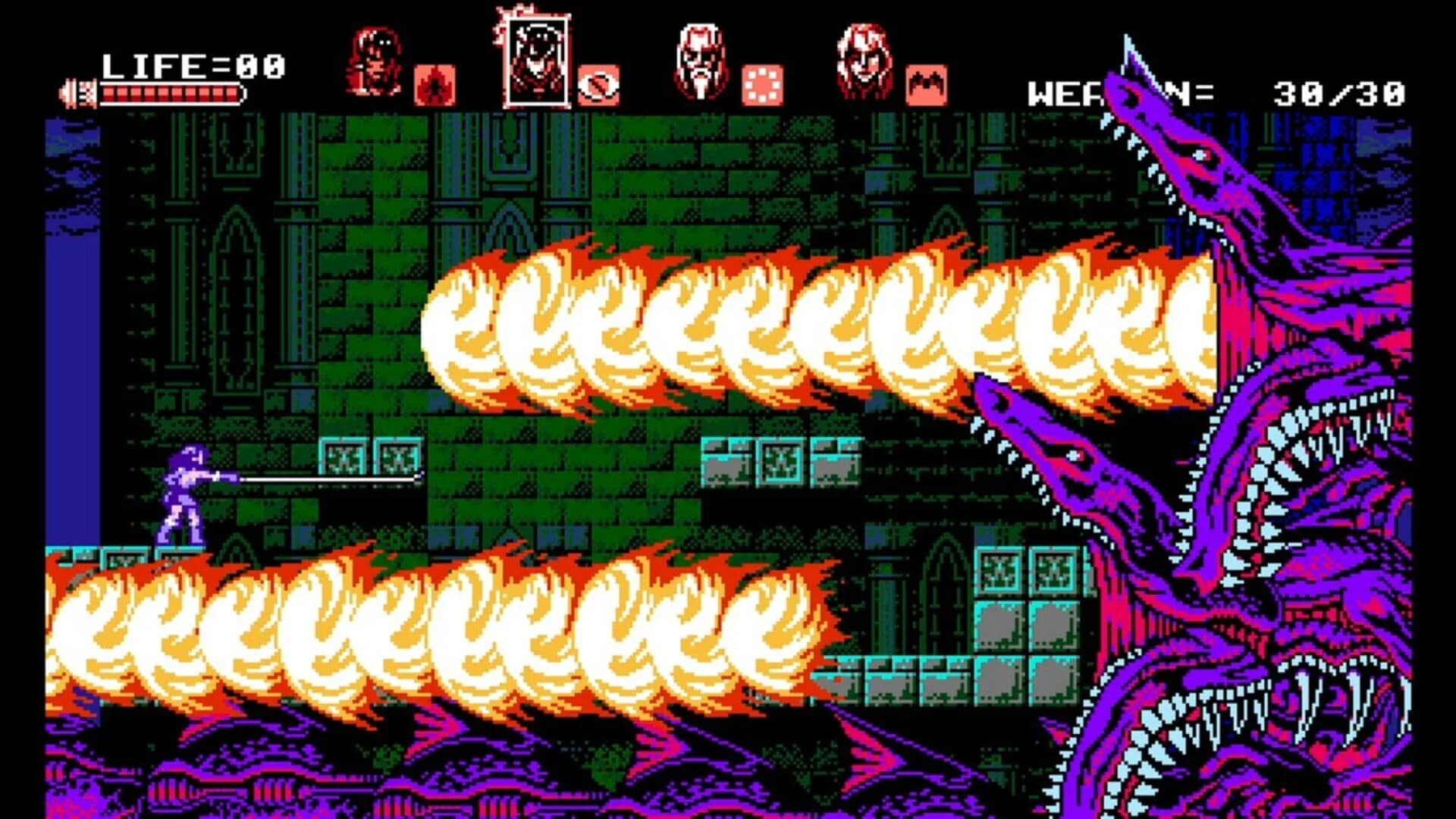Click the LIFE=00 text label
The height and width of the screenshot is (819, 1456).
click(193, 64)
